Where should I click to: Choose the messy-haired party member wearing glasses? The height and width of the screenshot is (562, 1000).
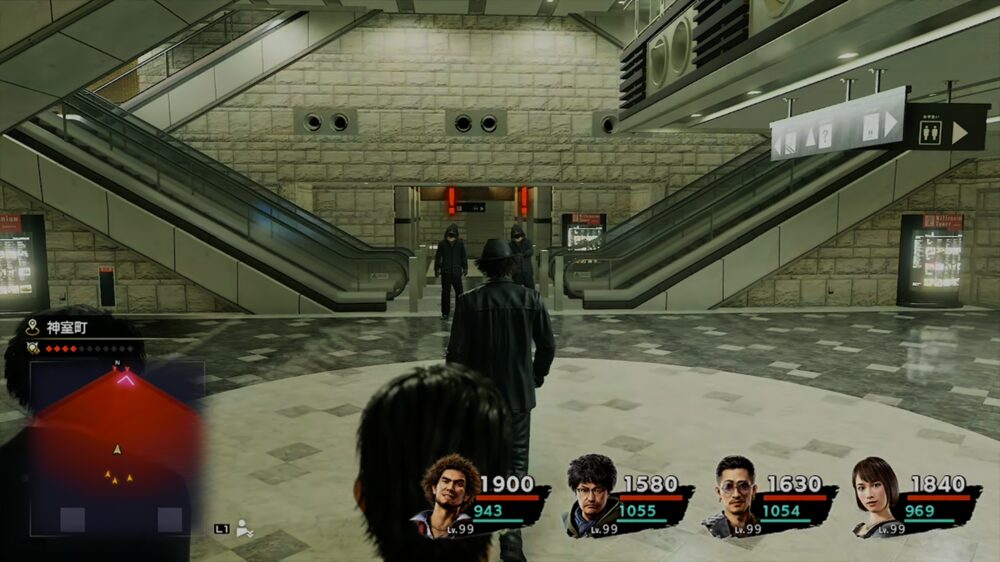(x=592, y=494)
